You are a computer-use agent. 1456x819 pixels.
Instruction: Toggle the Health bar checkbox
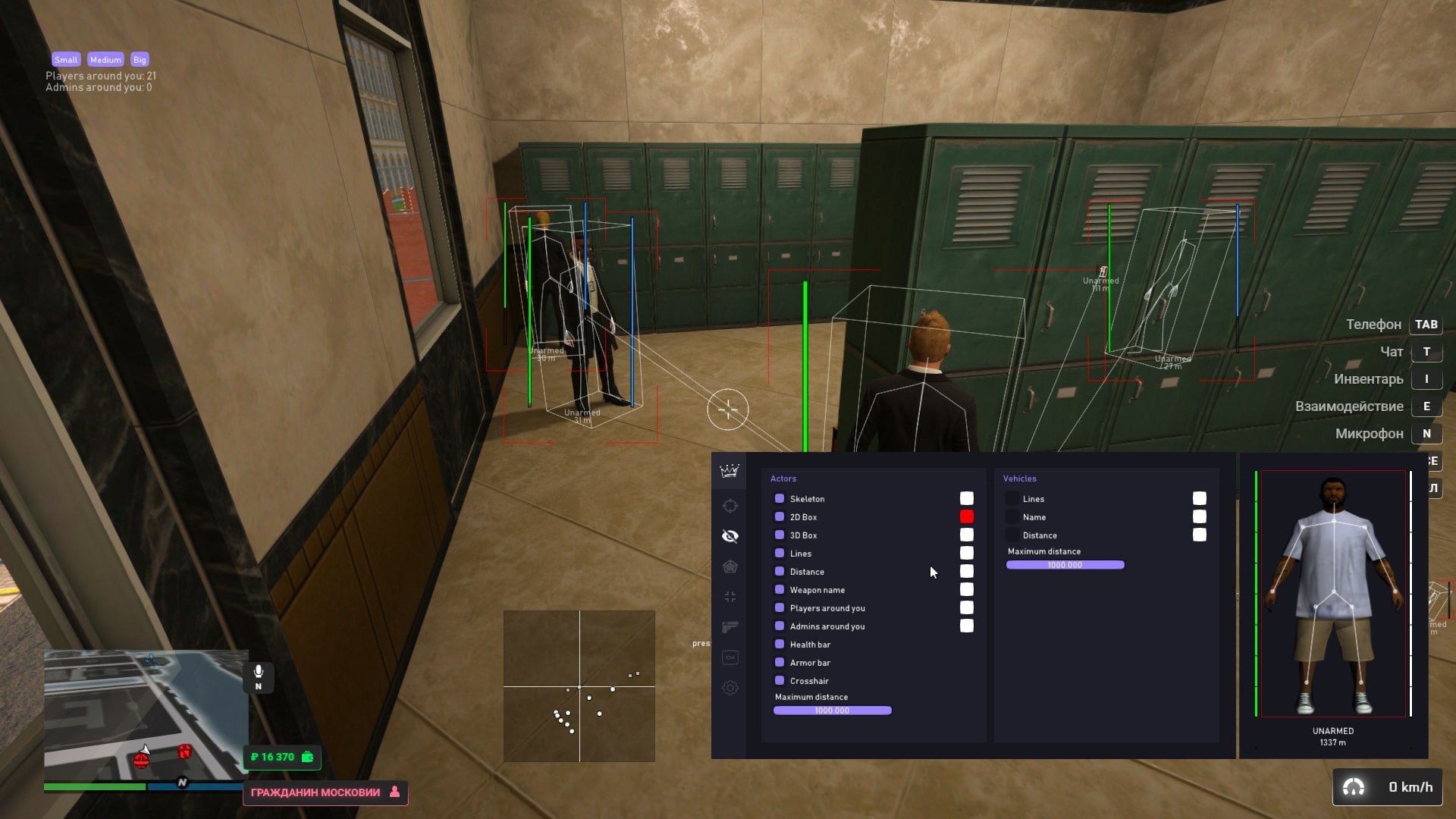tap(780, 644)
